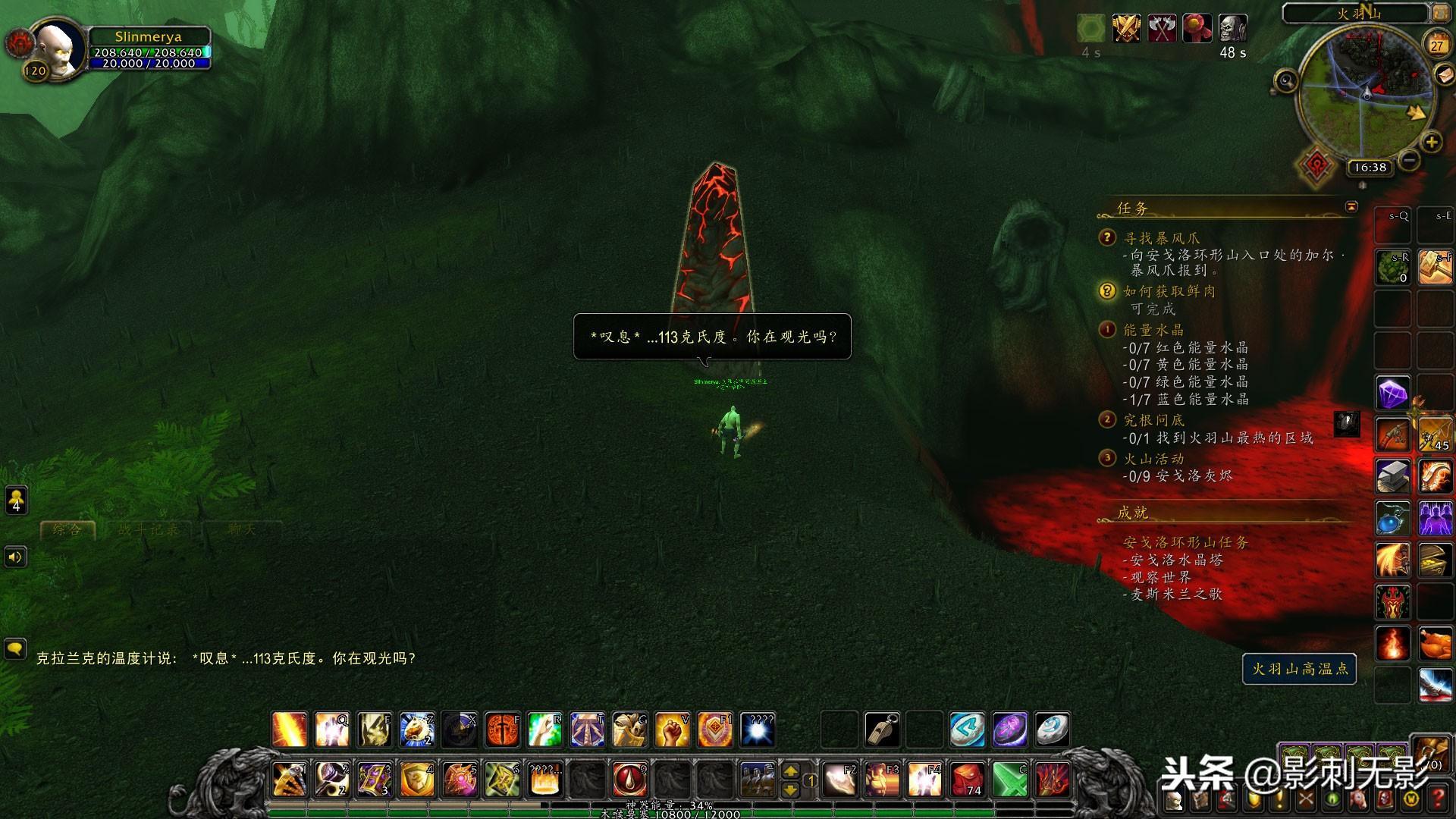Zoom out the minimap with minus button
The width and height of the screenshot is (1456, 819).
tap(1409, 160)
